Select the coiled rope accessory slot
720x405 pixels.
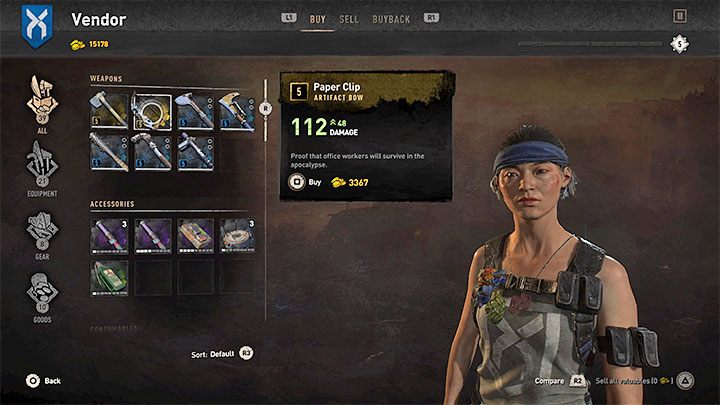click(x=236, y=235)
